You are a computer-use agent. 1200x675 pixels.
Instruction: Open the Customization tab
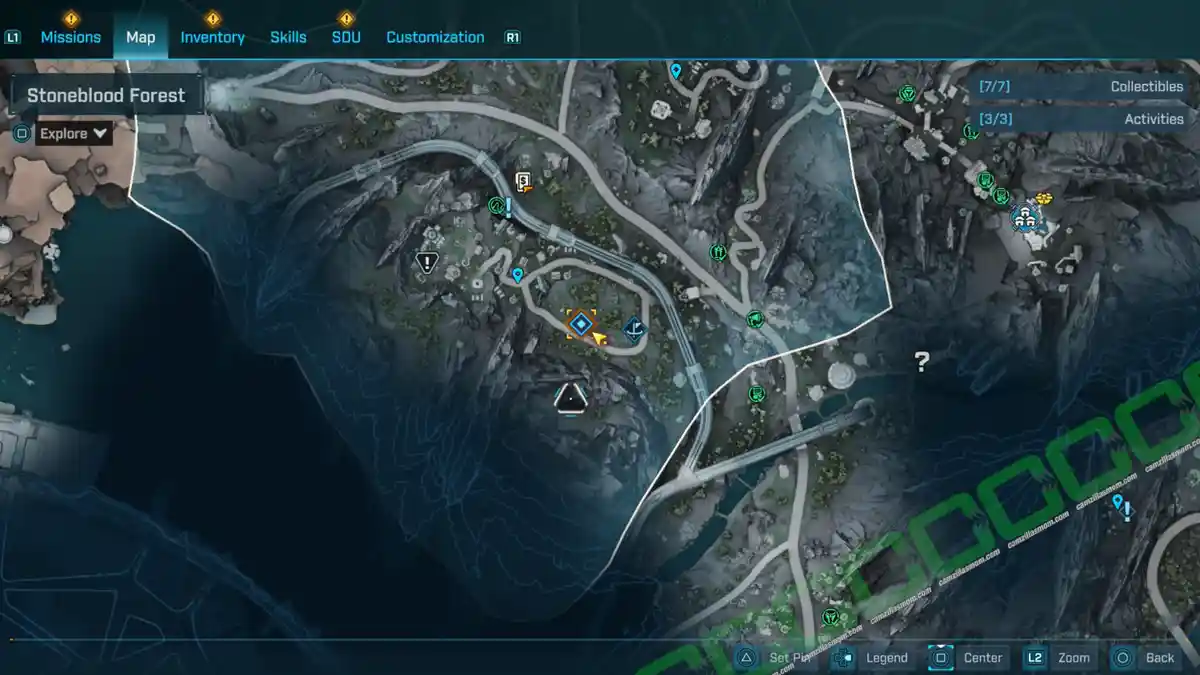point(435,37)
